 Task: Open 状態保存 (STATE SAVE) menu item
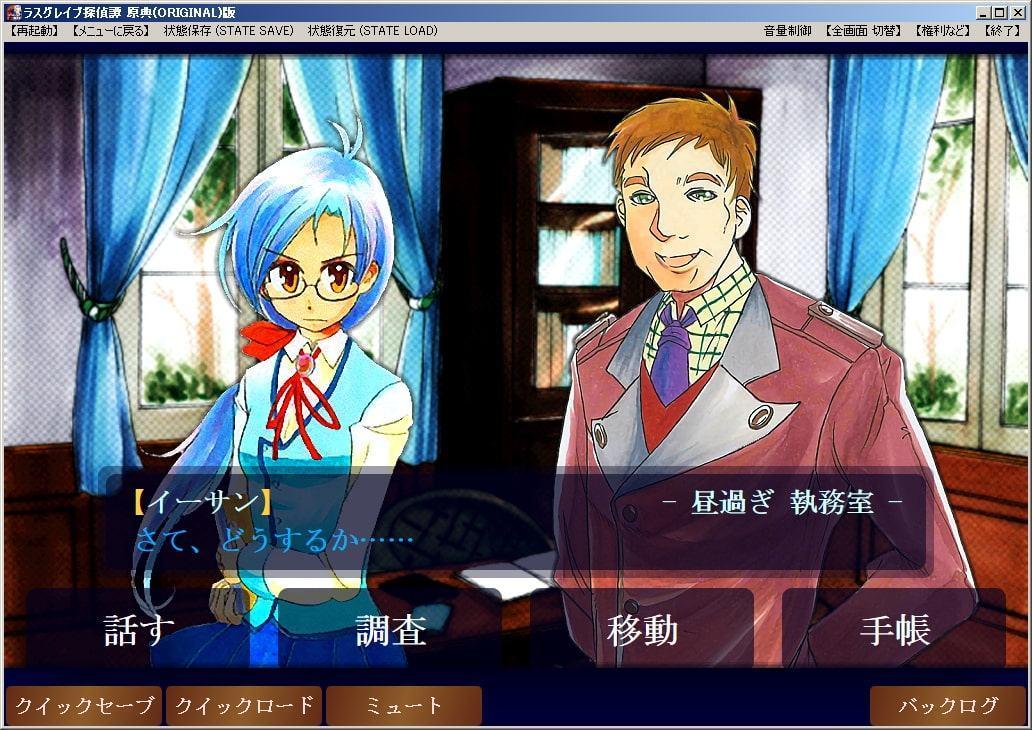click(229, 31)
